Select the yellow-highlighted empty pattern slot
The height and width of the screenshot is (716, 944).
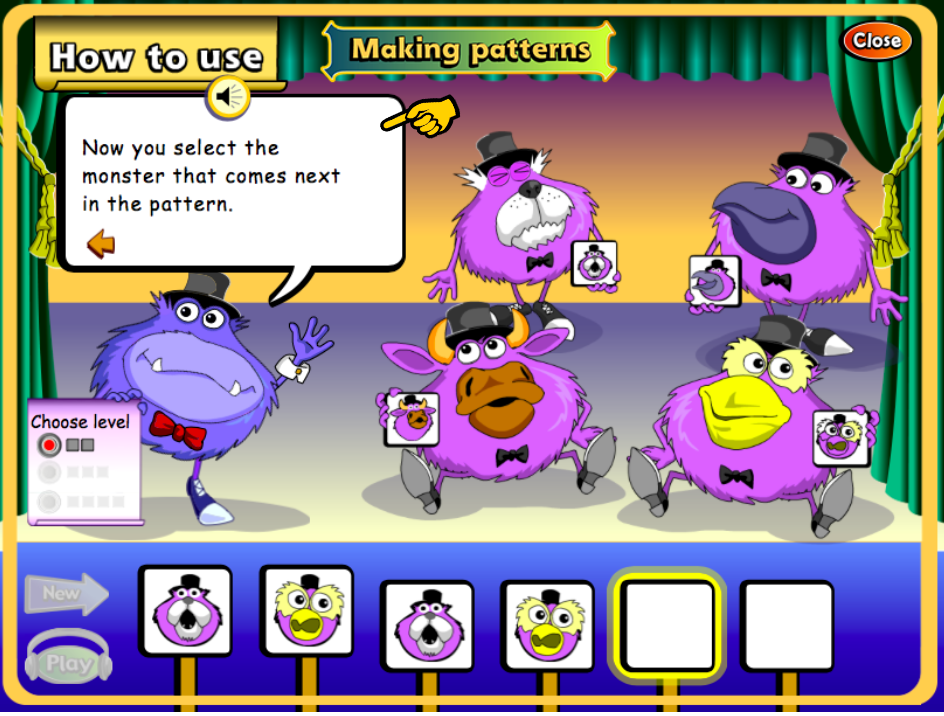click(667, 625)
